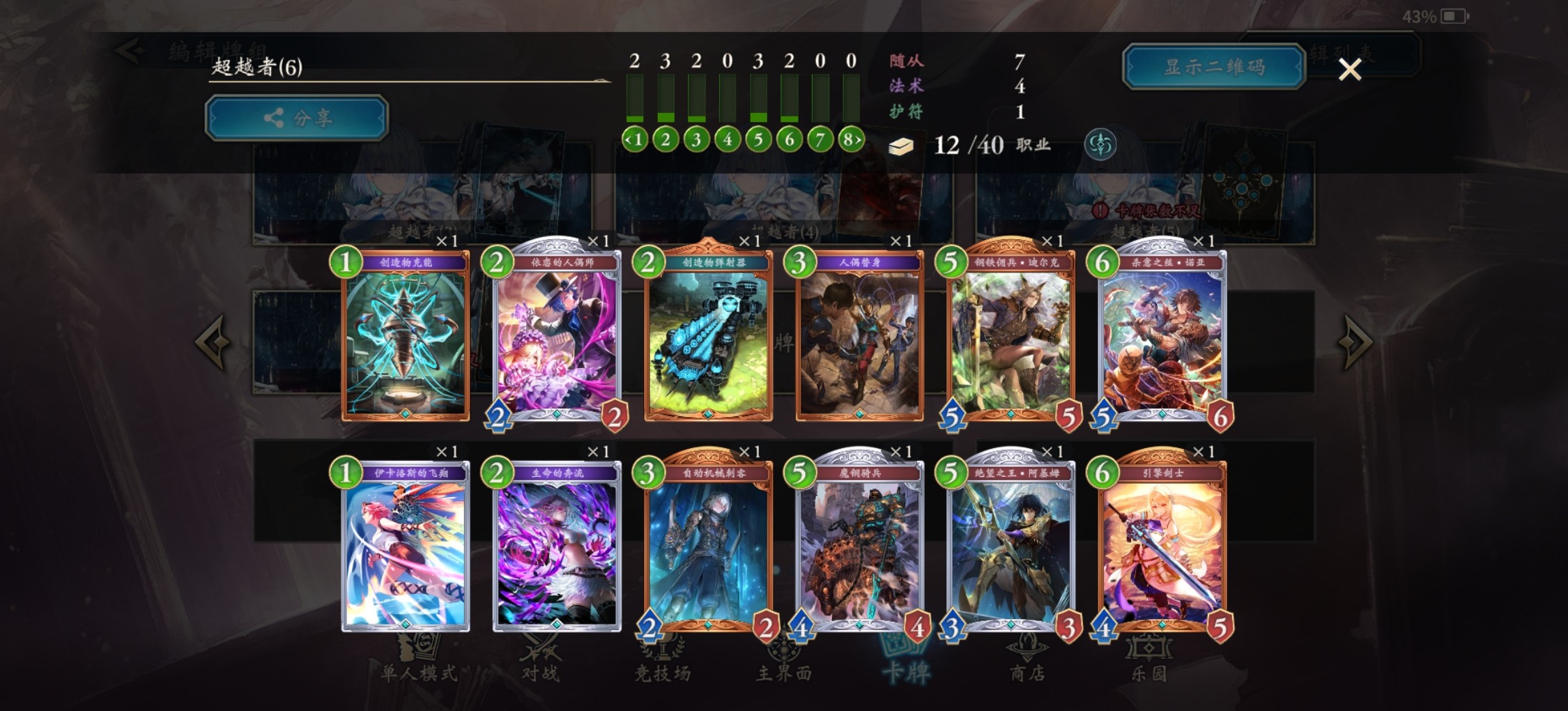Click the 分享 share button

click(295, 118)
